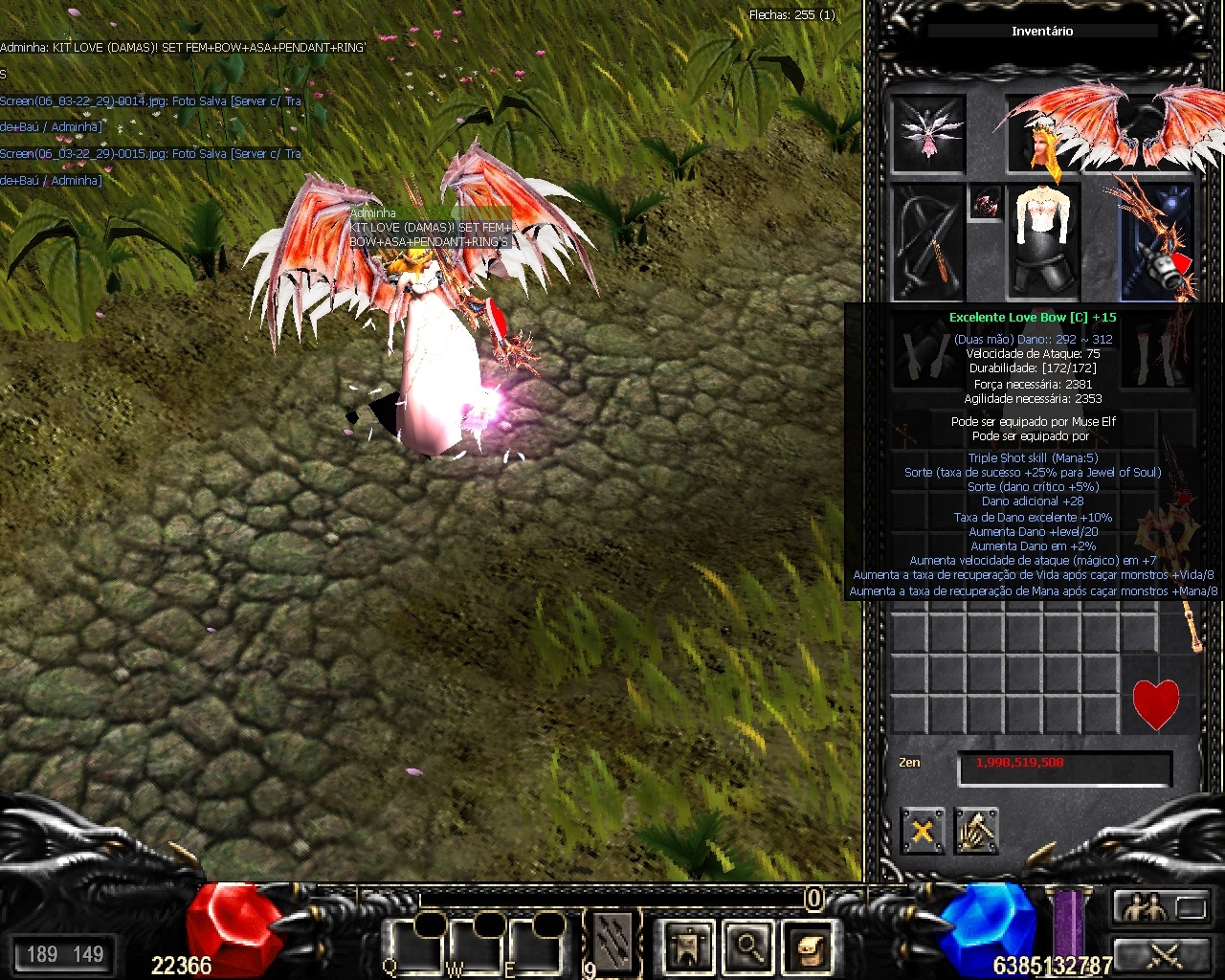Select the W potion hotkey slot

(x=476, y=946)
